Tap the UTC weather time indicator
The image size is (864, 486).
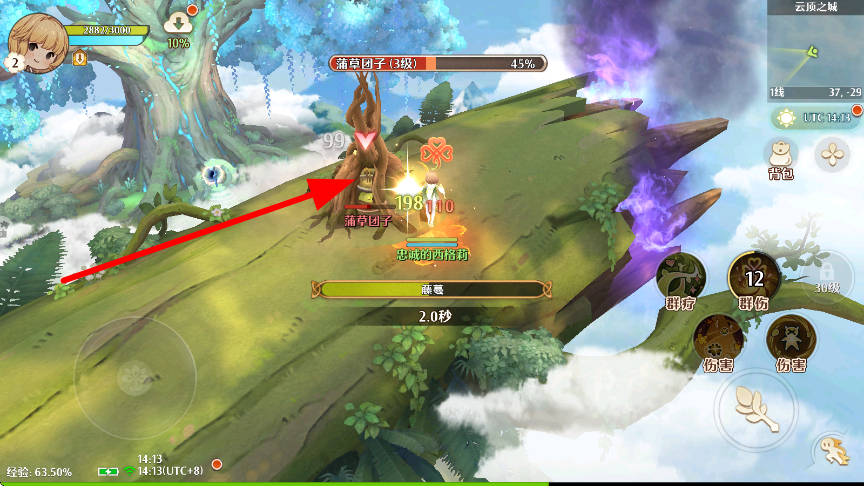point(815,118)
